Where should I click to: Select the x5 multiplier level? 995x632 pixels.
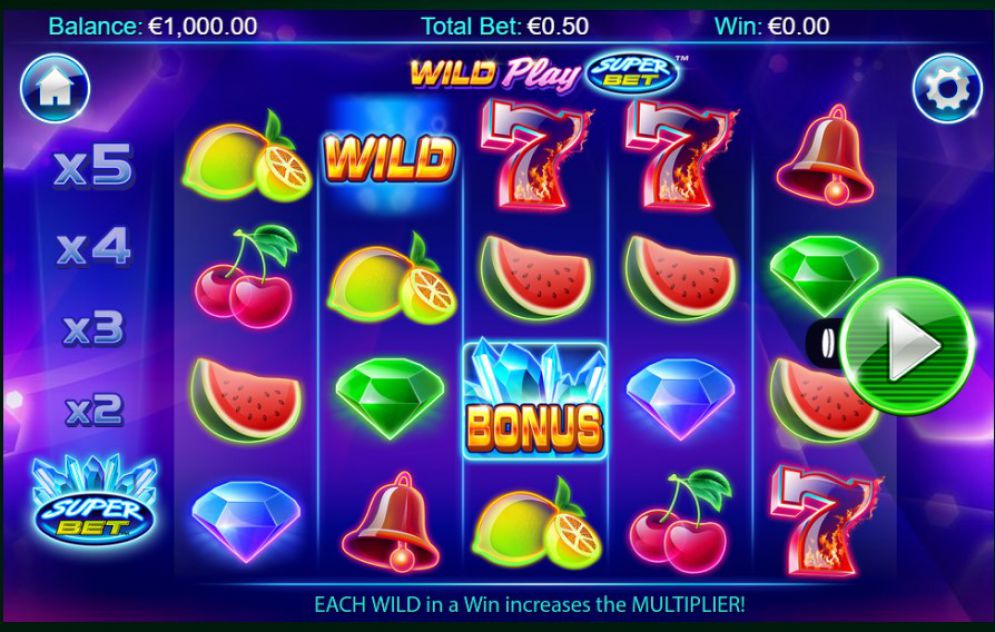click(x=93, y=168)
